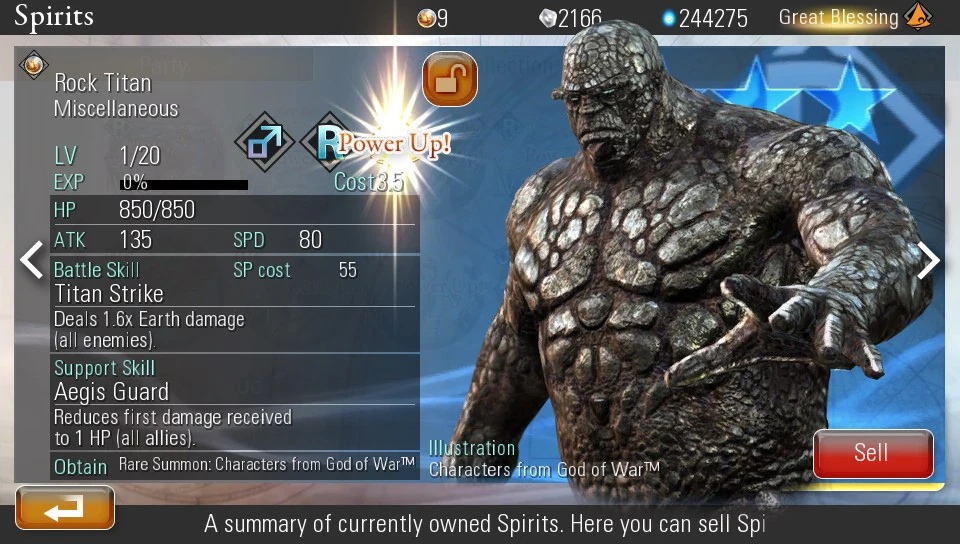Select the Rock Titan element icon
Viewport: 960px width, 544px height.
click(33, 66)
